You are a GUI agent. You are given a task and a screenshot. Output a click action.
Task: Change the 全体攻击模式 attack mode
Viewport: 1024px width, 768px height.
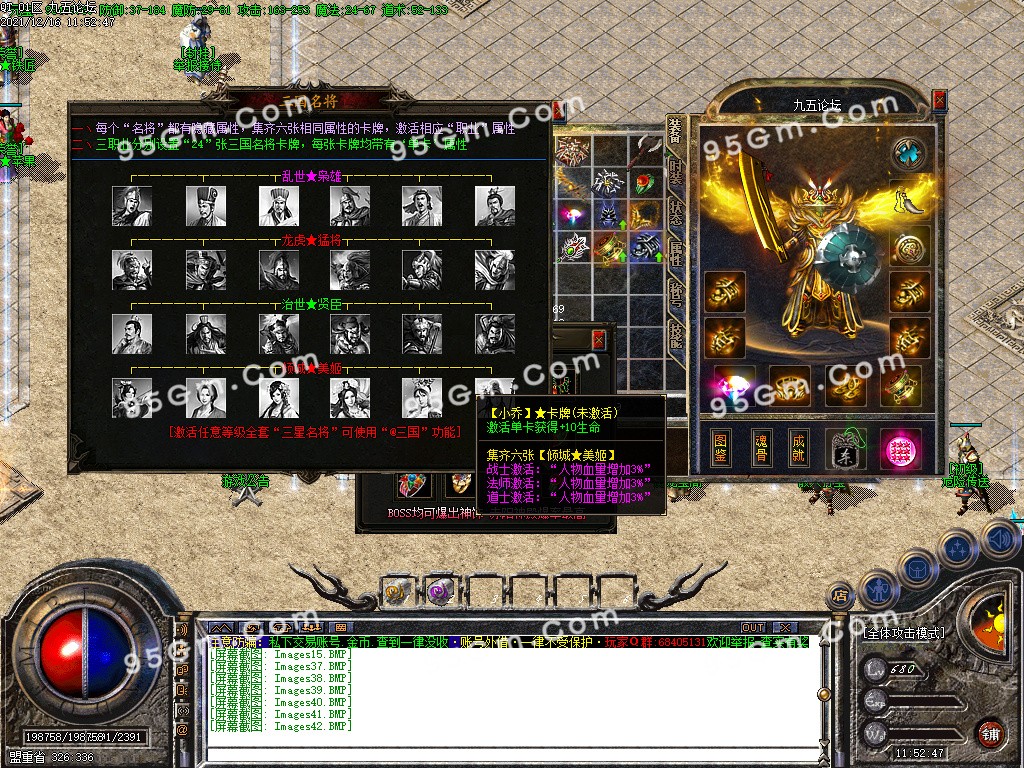tap(902, 633)
